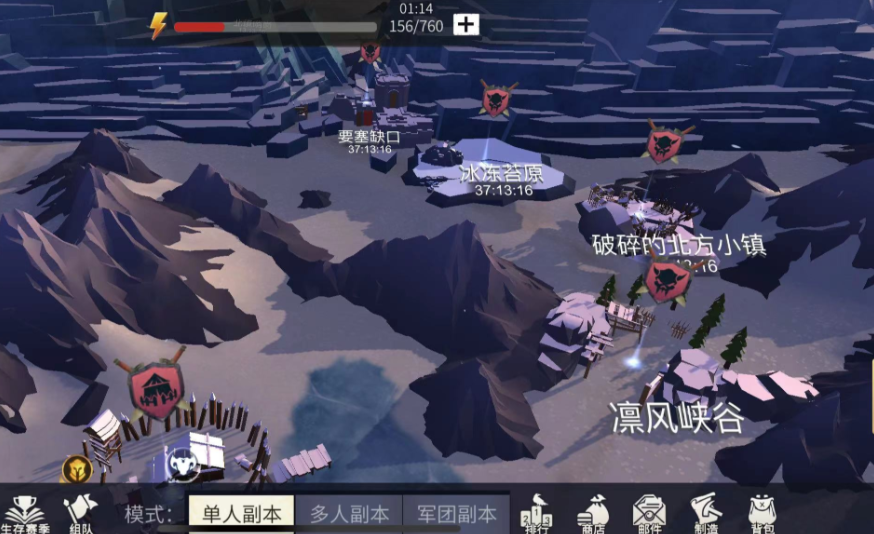874x534 pixels.
Task: Switch to 单人副本 mode tab
Action: click(x=240, y=514)
